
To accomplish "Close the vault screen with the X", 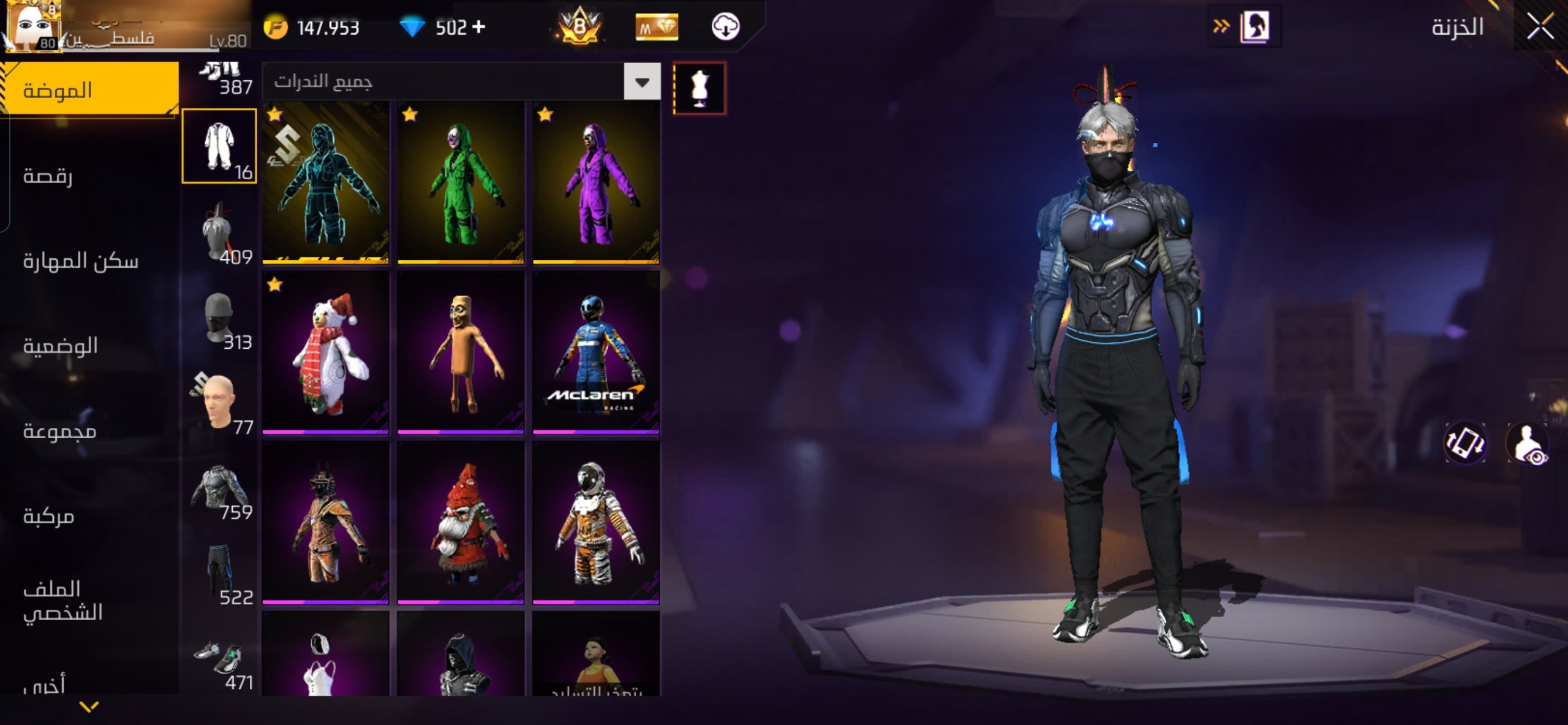I will click(x=1540, y=27).
